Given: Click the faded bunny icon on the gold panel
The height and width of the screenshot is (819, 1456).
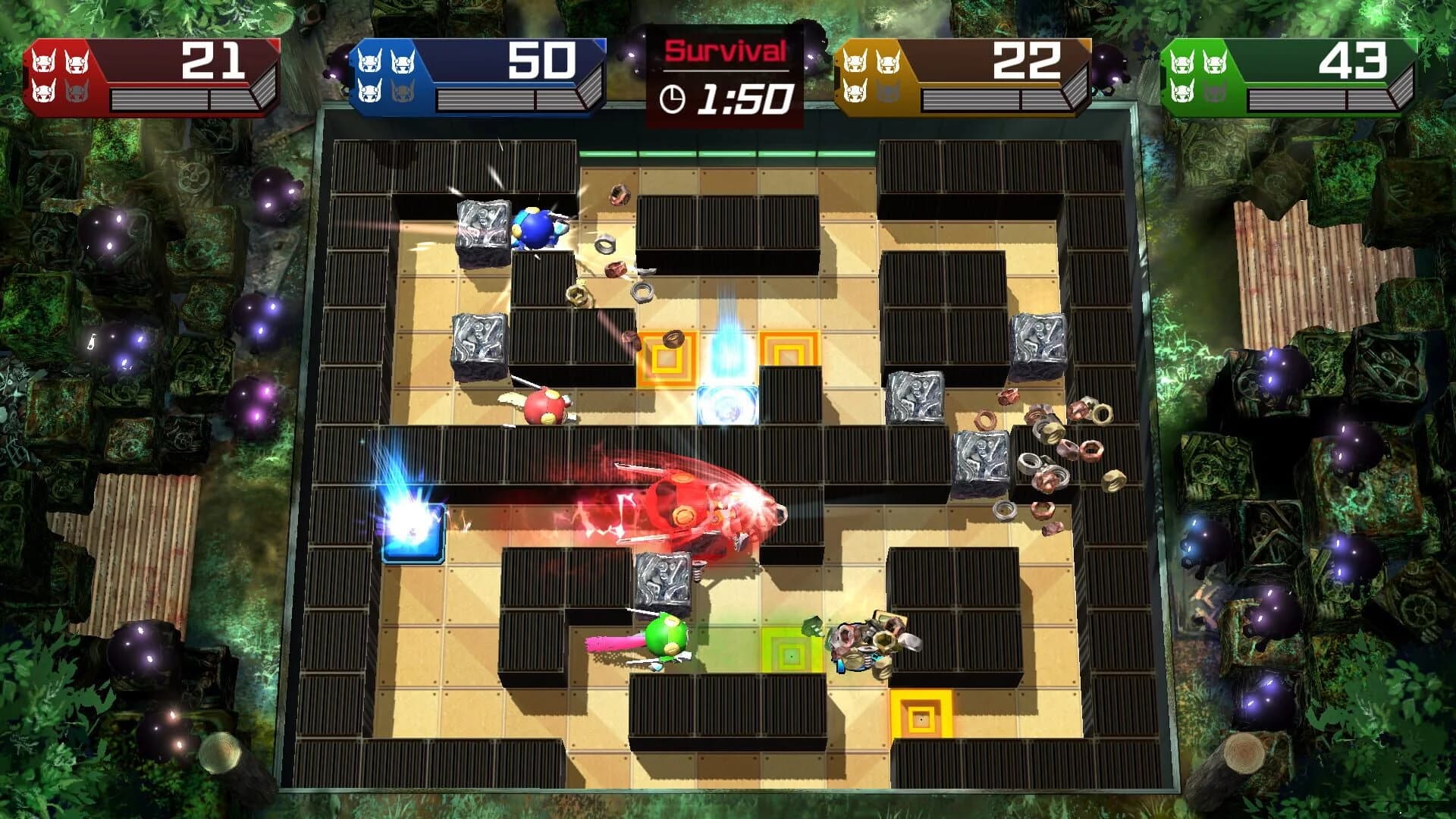Looking at the screenshot, I should pos(888,92).
